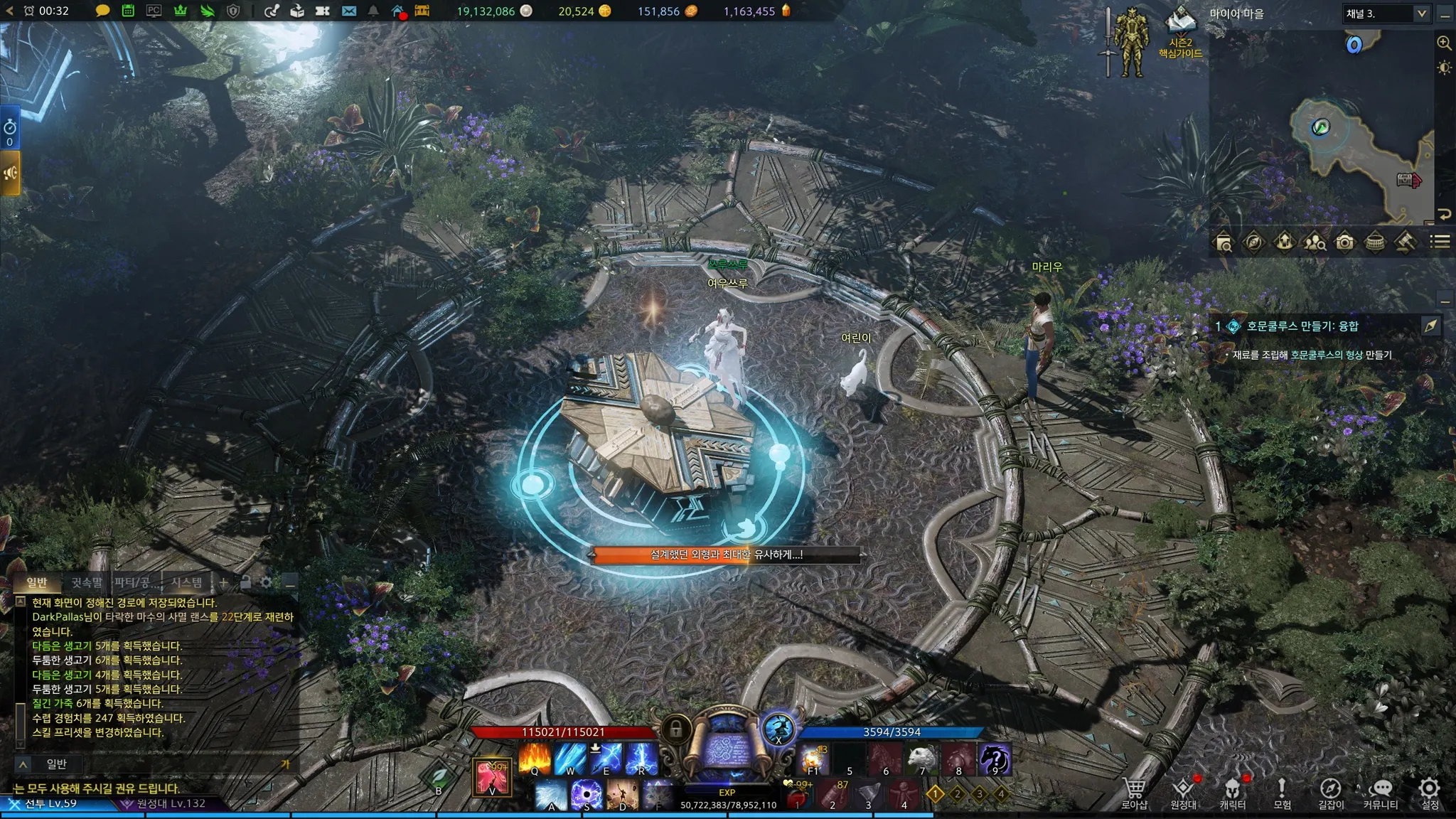Click the minimap zoom-in magnifier
Viewport: 1456px width, 819px height.
tap(1444, 43)
